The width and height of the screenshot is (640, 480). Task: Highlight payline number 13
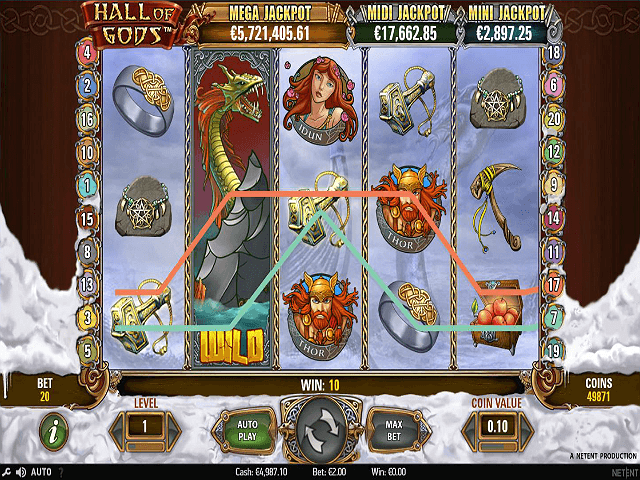coord(89,285)
